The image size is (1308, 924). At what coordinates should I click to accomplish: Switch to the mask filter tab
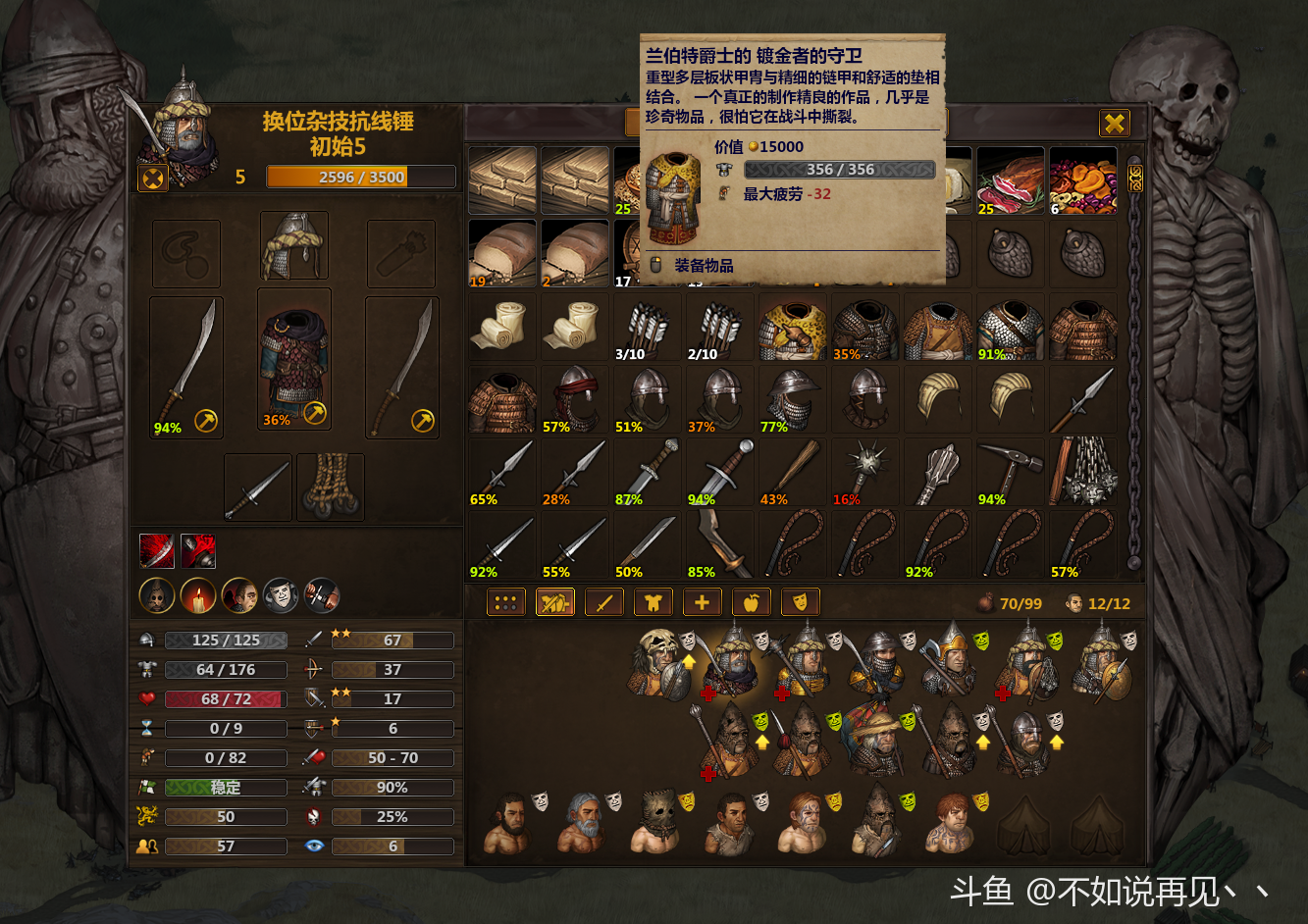(x=800, y=603)
